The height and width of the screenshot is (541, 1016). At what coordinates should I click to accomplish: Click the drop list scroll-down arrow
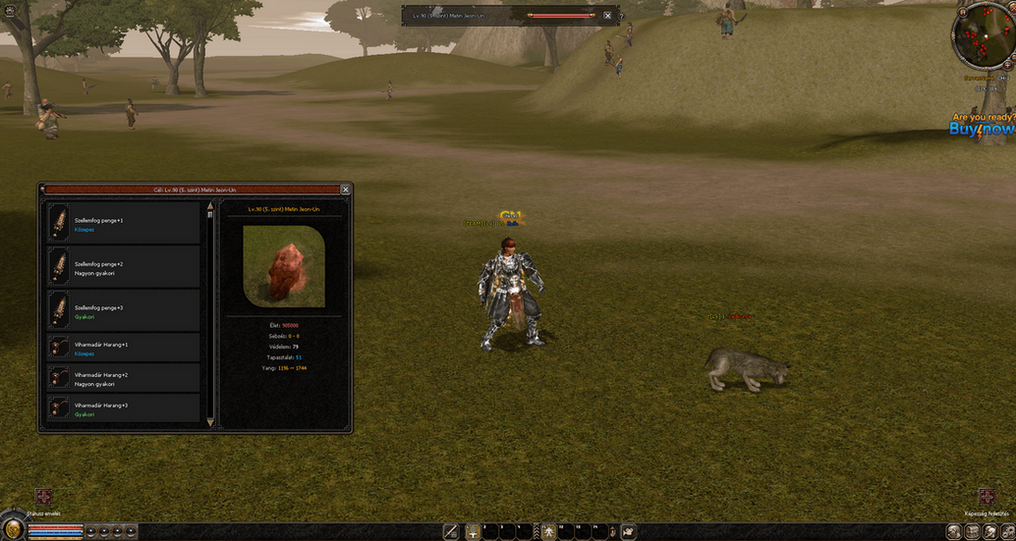pyautogui.click(x=210, y=423)
